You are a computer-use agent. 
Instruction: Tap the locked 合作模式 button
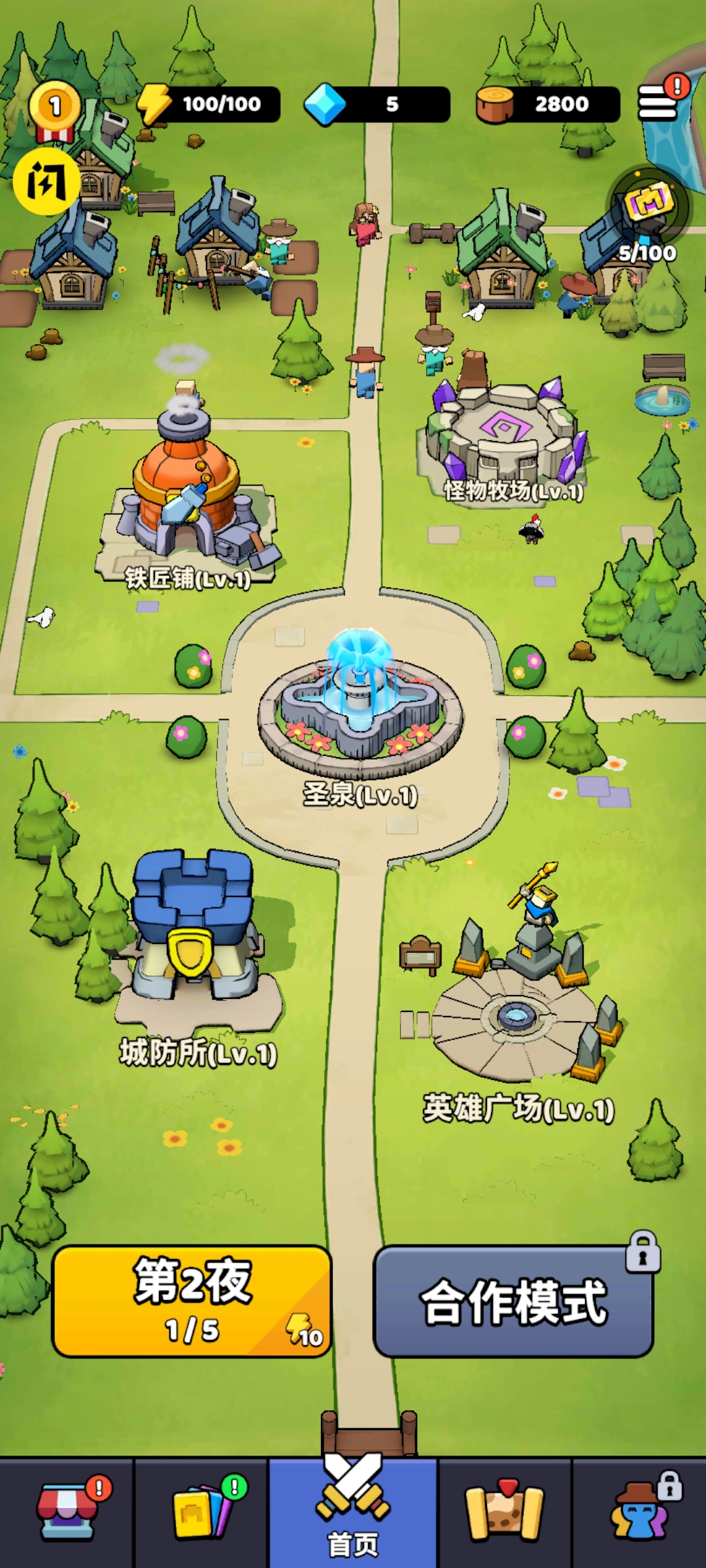coord(513,1301)
